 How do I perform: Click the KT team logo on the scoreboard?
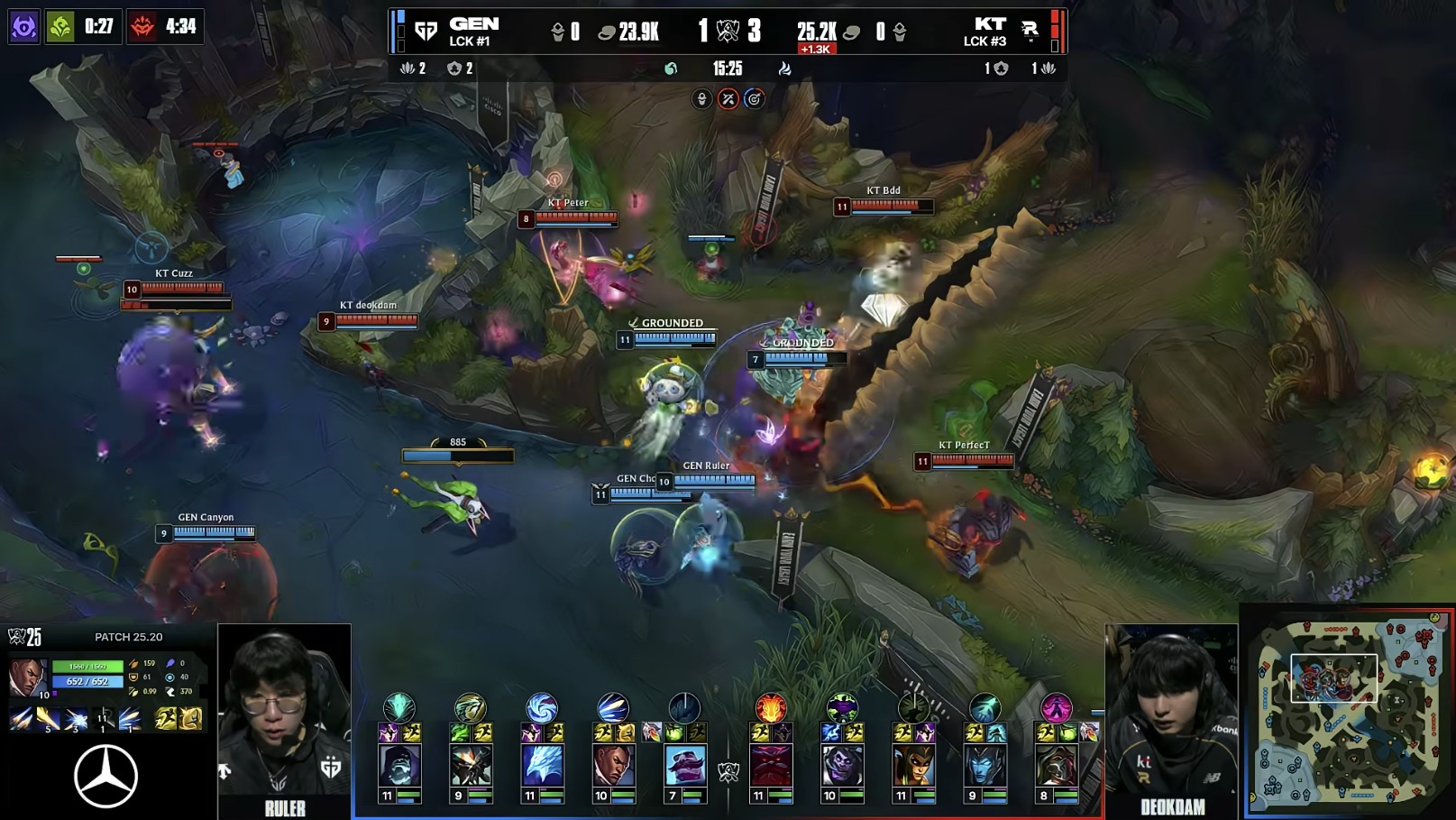pos(1030,32)
